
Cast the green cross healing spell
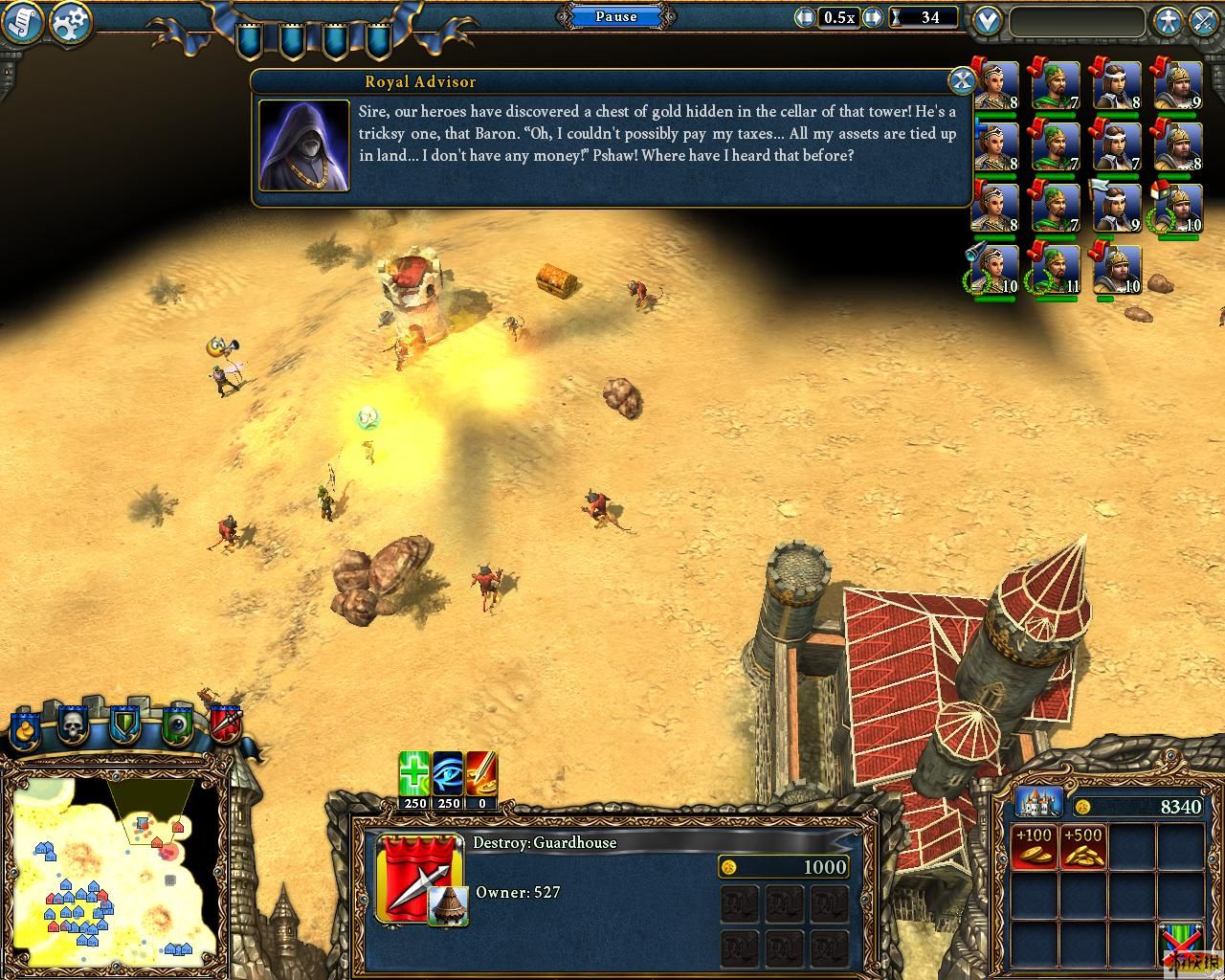pyautogui.click(x=414, y=775)
